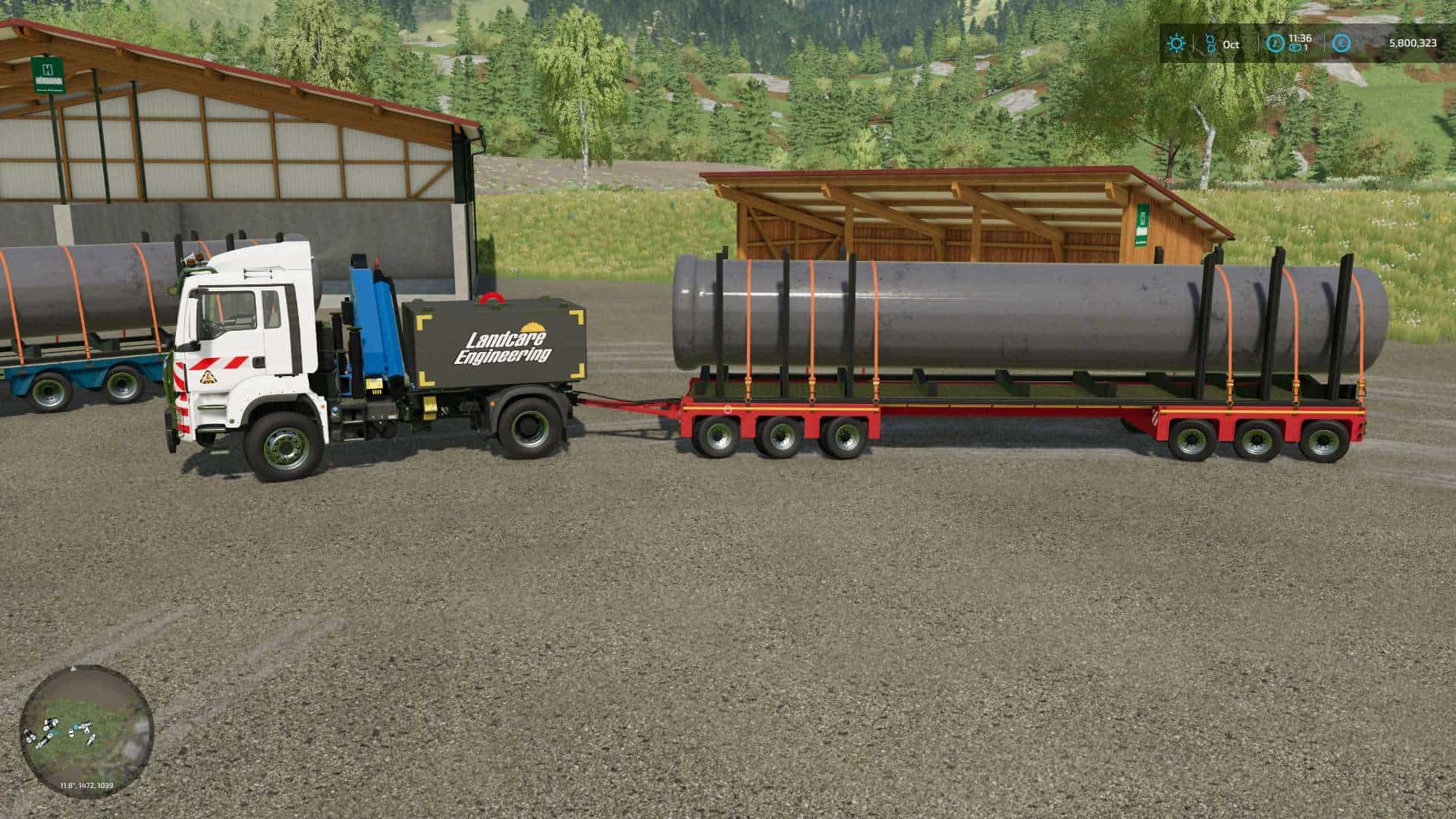Click the sun weather icon in the HUD

pyautogui.click(x=1176, y=45)
